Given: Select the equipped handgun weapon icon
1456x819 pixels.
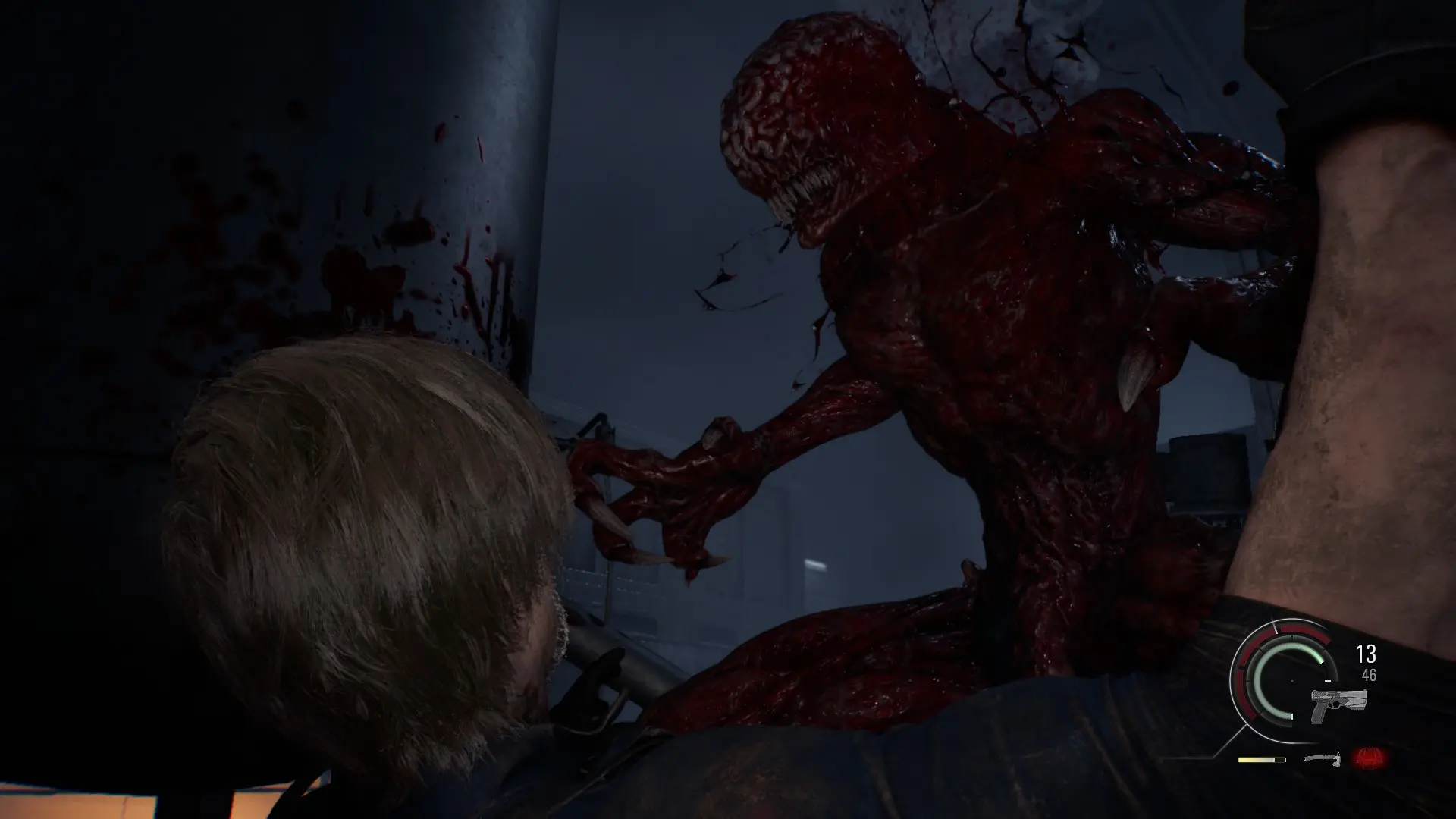Looking at the screenshot, I should [1338, 705].
